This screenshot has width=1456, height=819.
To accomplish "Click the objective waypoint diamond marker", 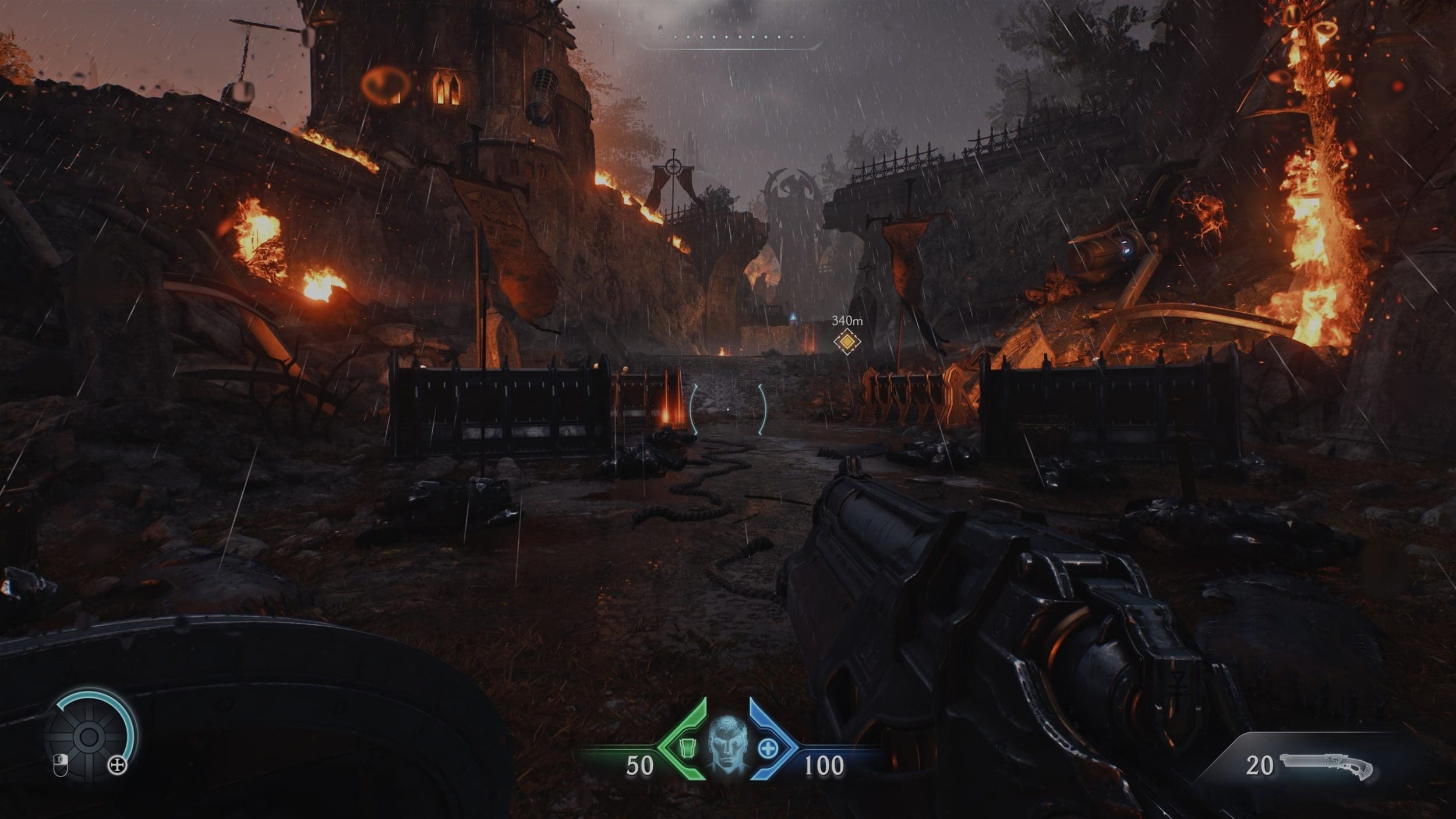I will point(846,341).
